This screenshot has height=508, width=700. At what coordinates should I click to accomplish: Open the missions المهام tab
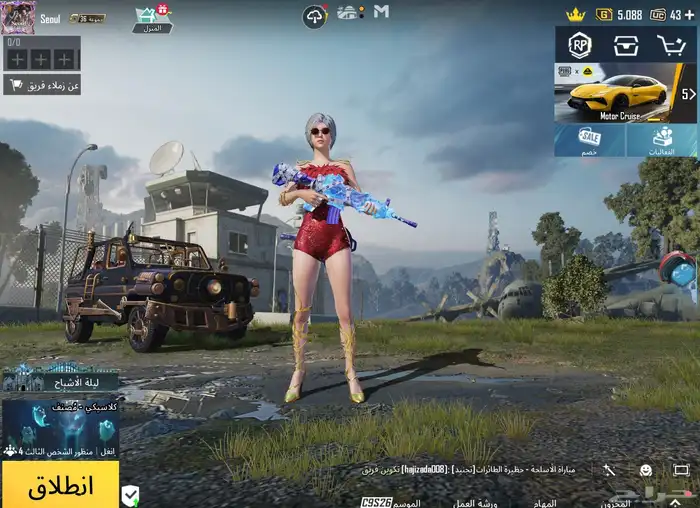click(544, 501)
